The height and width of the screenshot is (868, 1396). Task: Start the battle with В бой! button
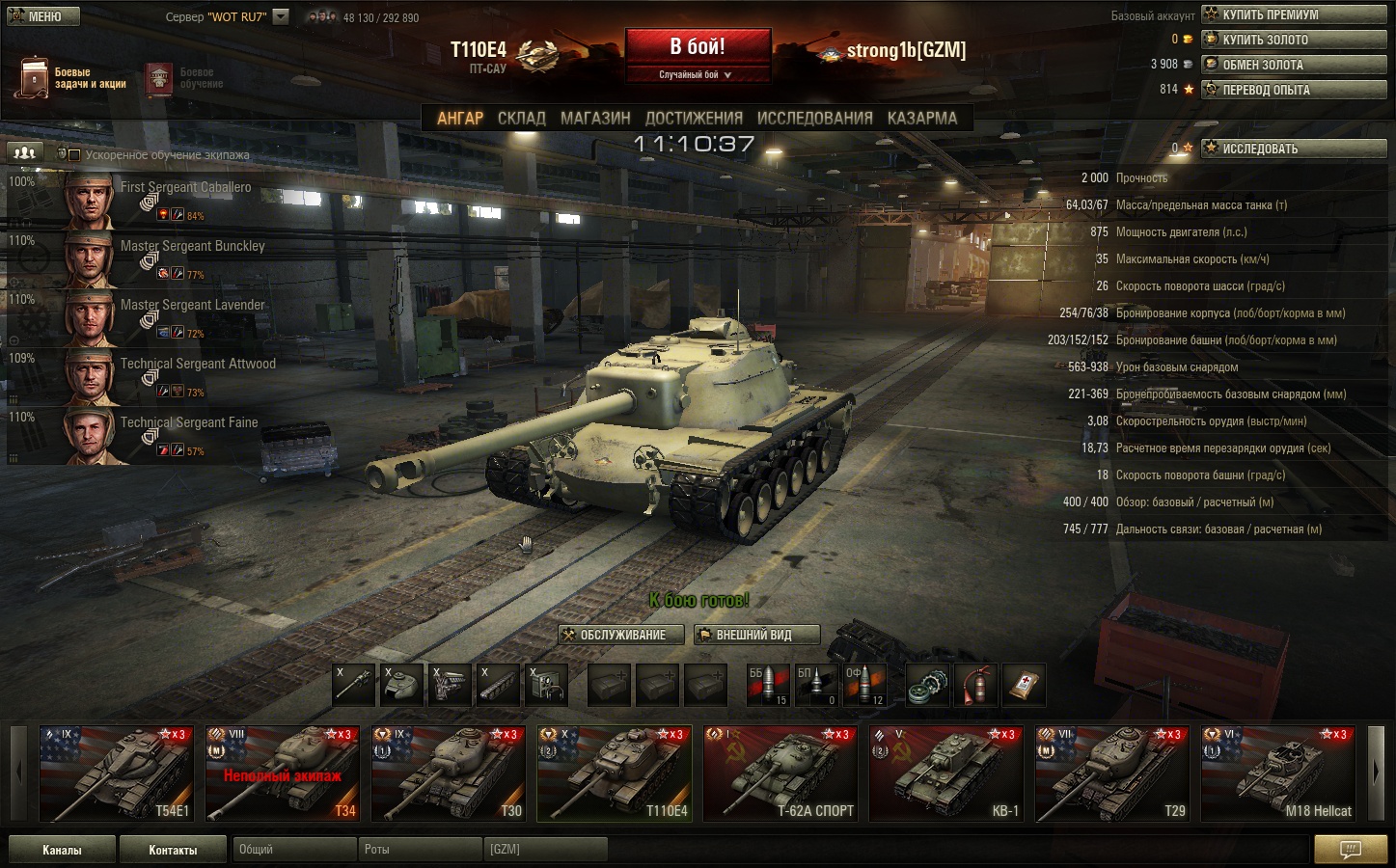coord(698,46)
